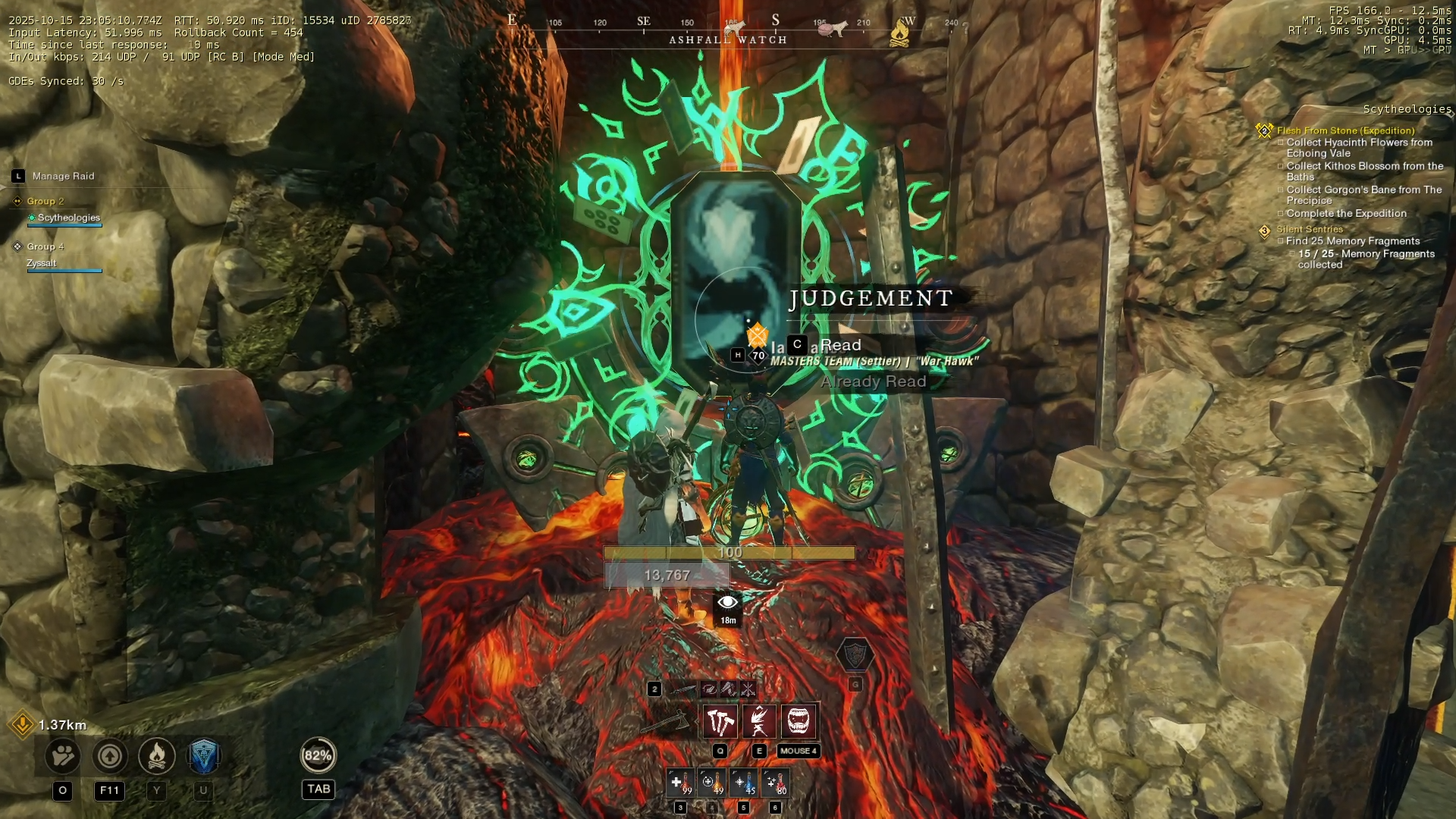Click the campfire icon in the bottom bar
Screen dimensions: 1456x819
click(x=157, y=755)
